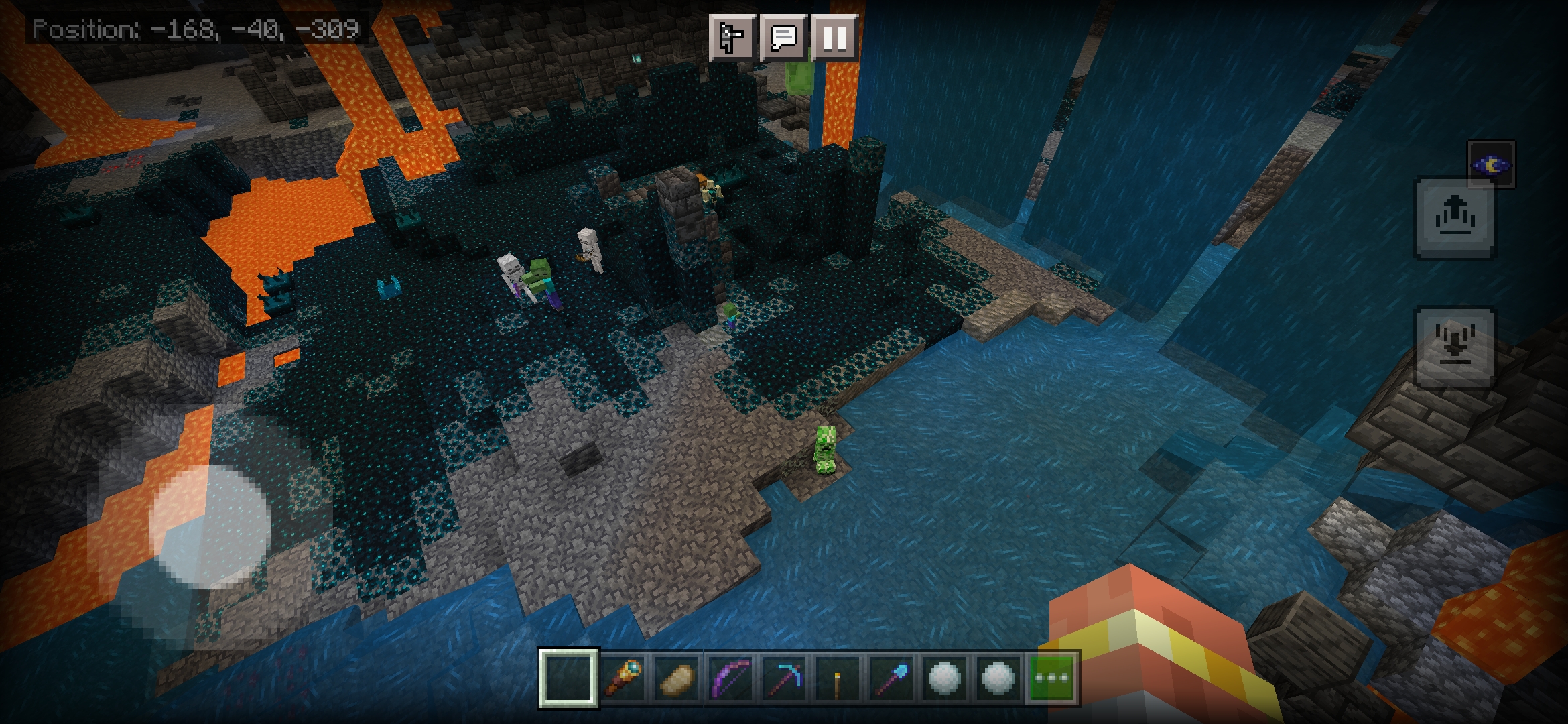Pause the game
Image resolution: width=1568 pixels, height=724 pixels.
tap(834, 38)
